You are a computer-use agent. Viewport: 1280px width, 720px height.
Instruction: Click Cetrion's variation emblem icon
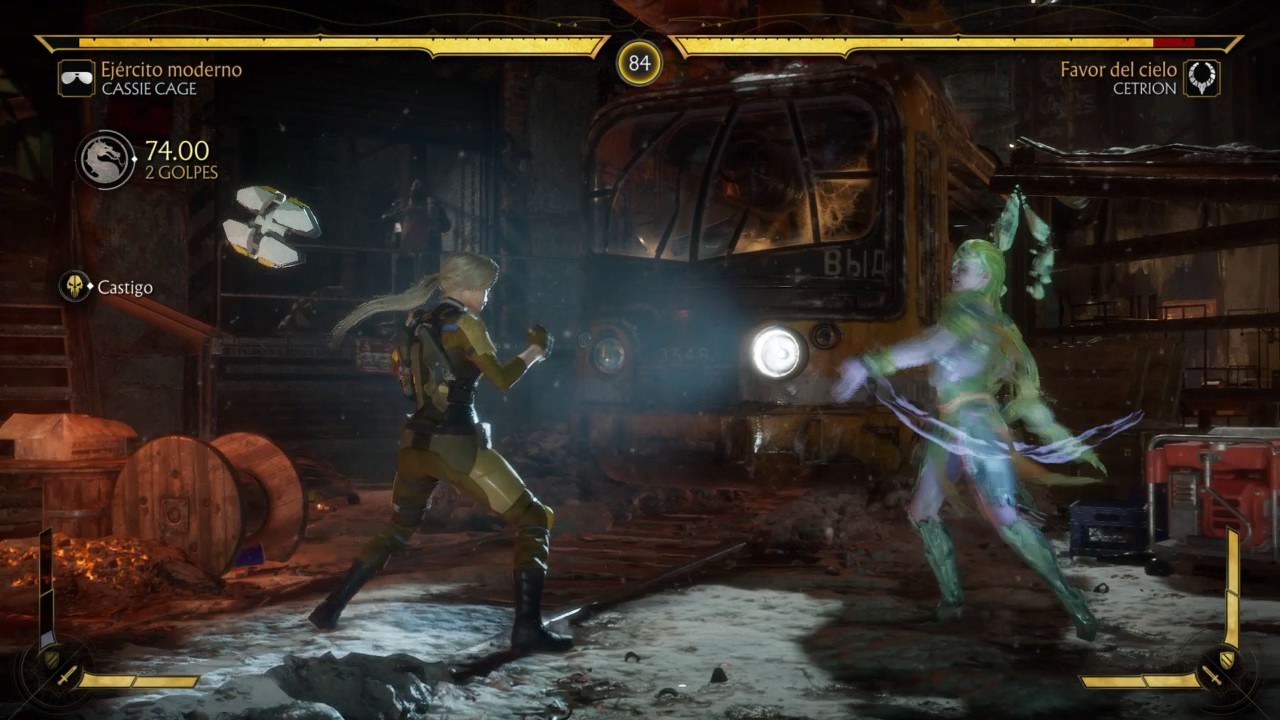pos(1201,78)
